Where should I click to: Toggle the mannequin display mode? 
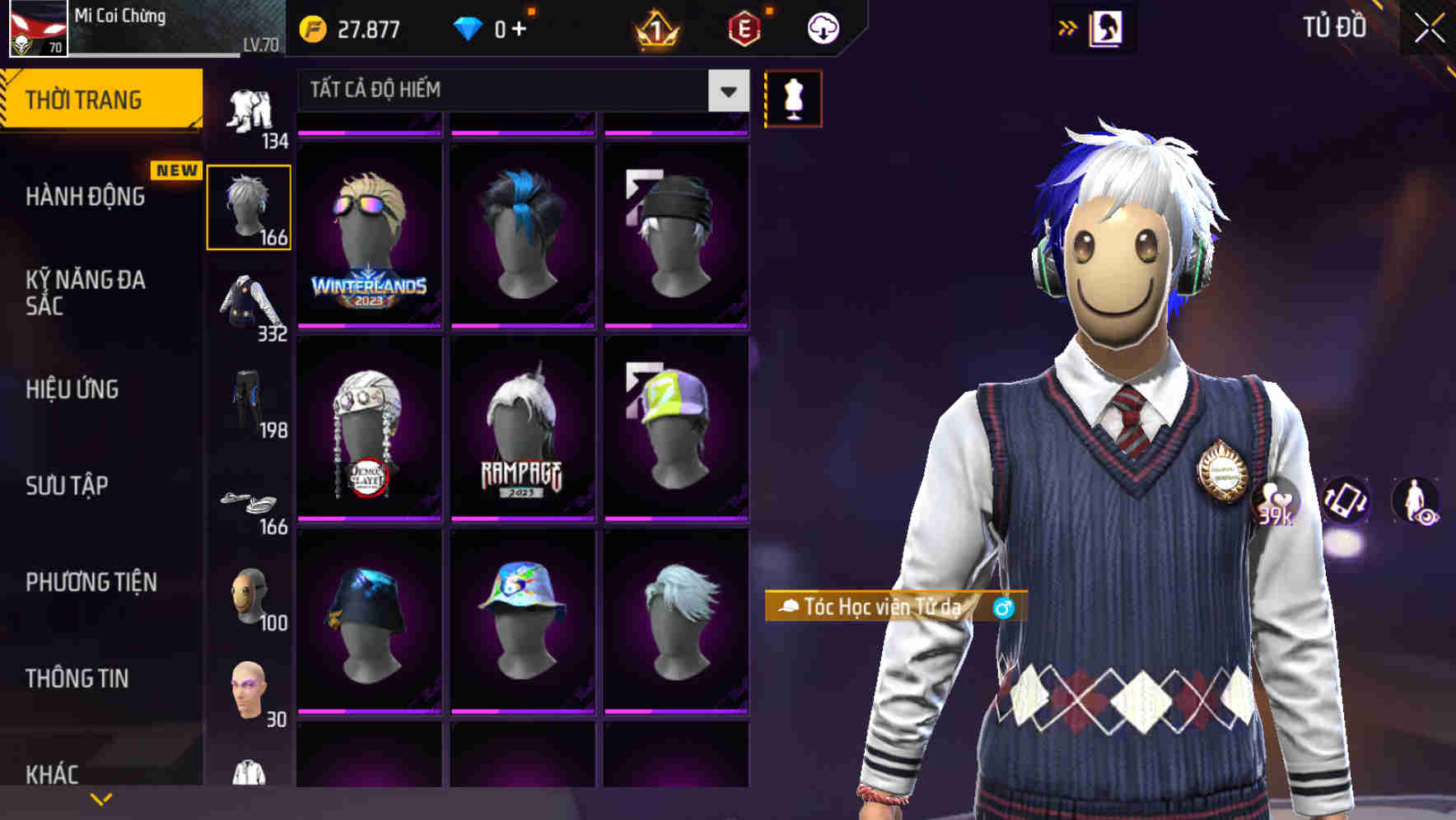click(x=793, y=98)
